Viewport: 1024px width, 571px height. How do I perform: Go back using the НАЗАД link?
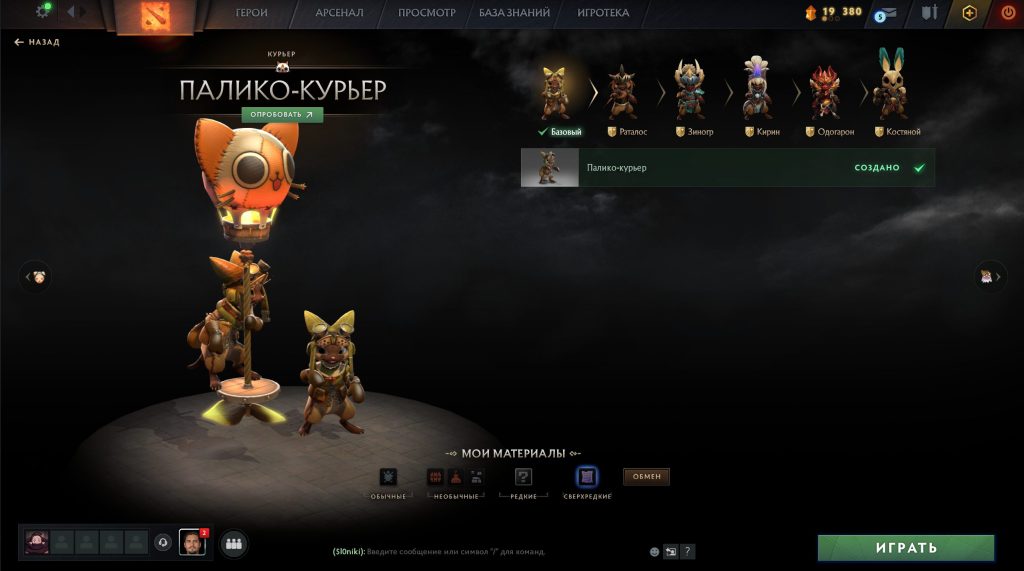pyautogui.click(x=37, y=42)
